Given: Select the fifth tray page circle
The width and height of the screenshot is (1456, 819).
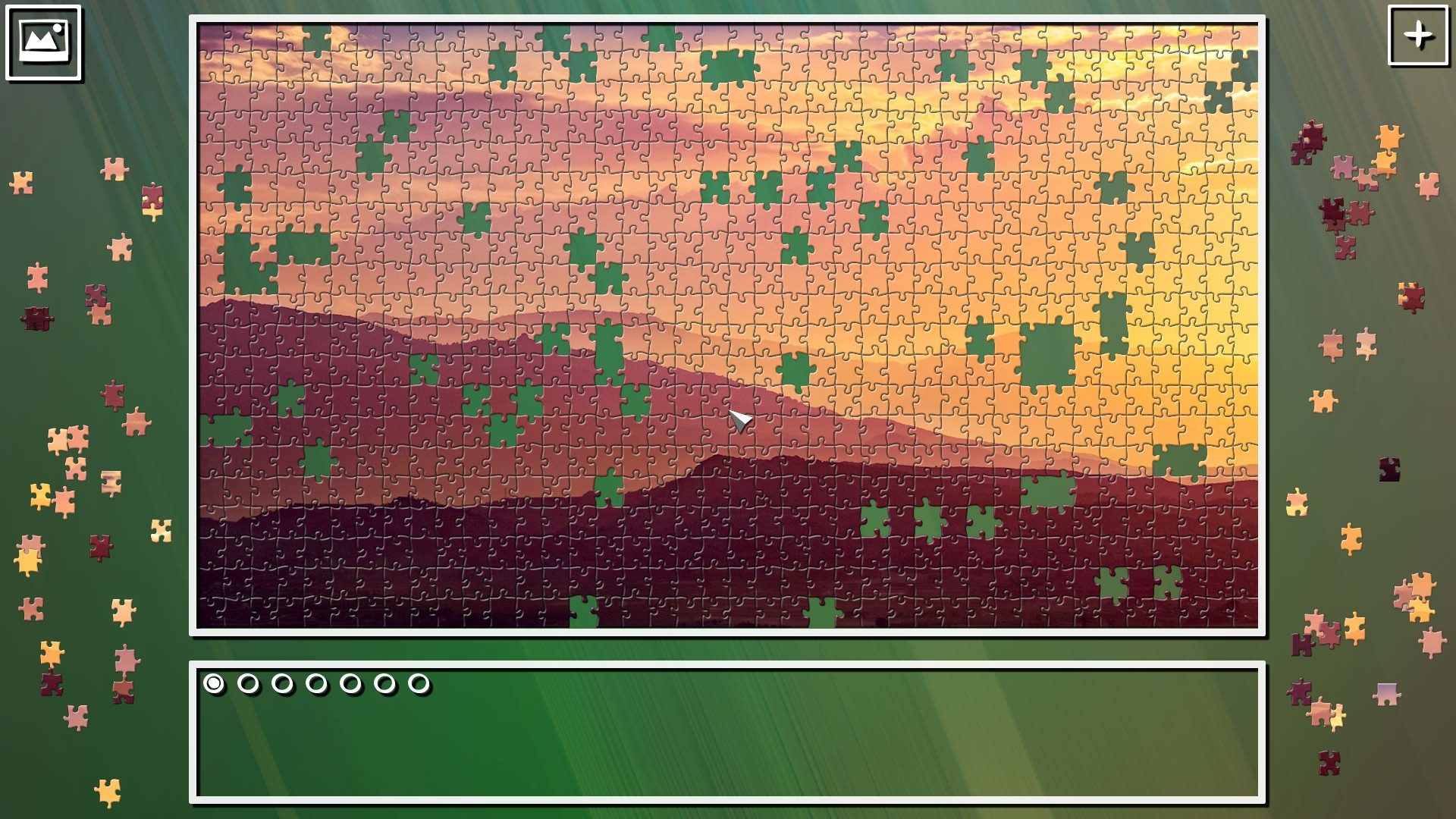Looking at the screenshot, I should (x=350, y=684).
